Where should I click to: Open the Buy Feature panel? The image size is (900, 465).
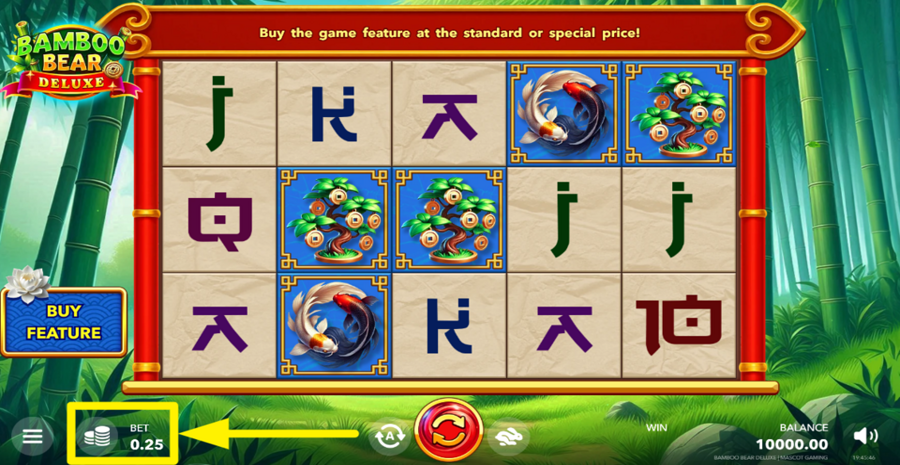pyautogui.click(x=64, y=323)
